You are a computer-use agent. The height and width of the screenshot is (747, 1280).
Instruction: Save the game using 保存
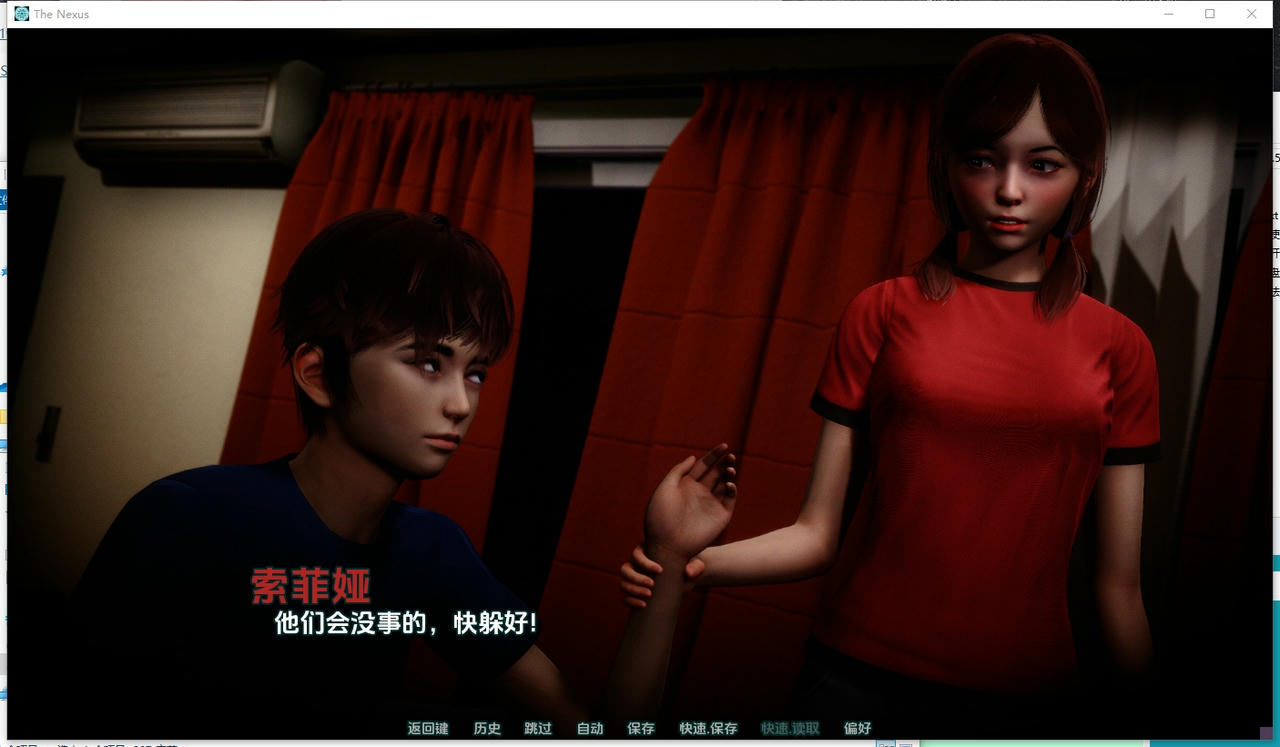click(639, 729)
